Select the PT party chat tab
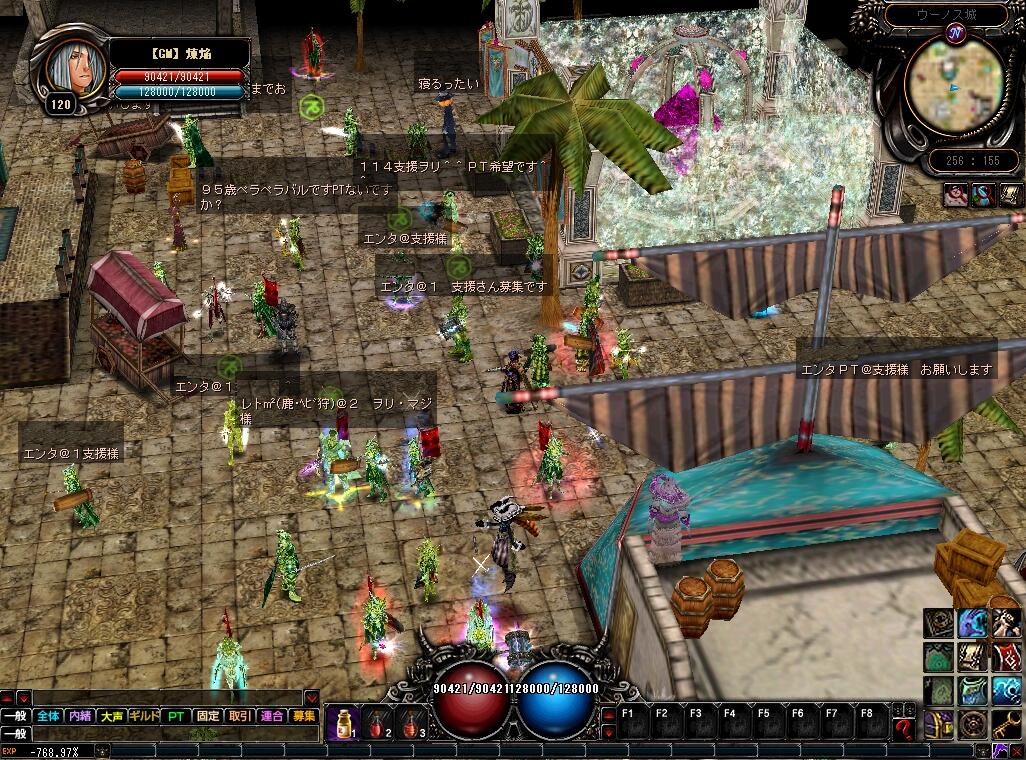 click(x=176, y=716)
